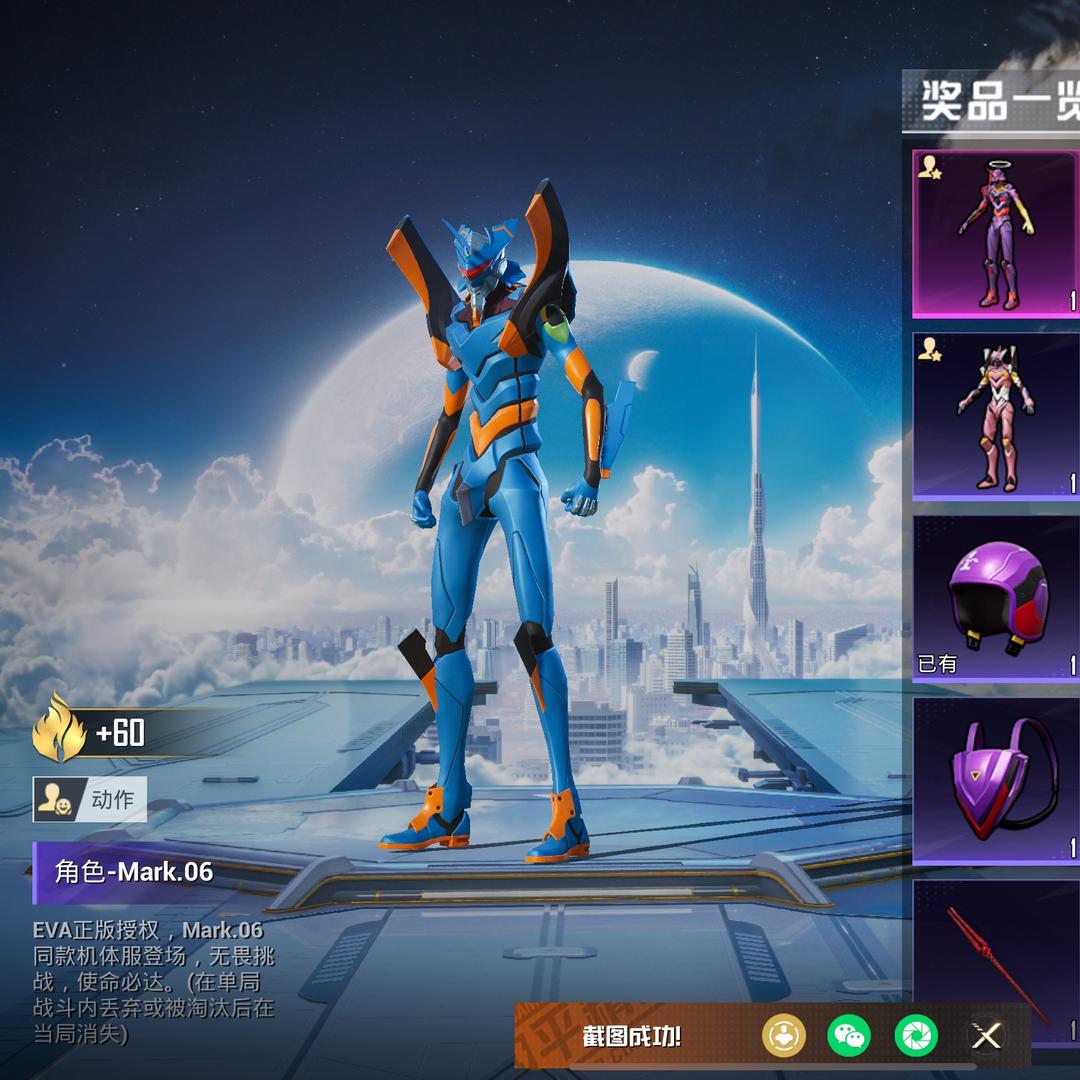Tap the 动作 emote preview button

pyautogui.click(x=90, y=799)
